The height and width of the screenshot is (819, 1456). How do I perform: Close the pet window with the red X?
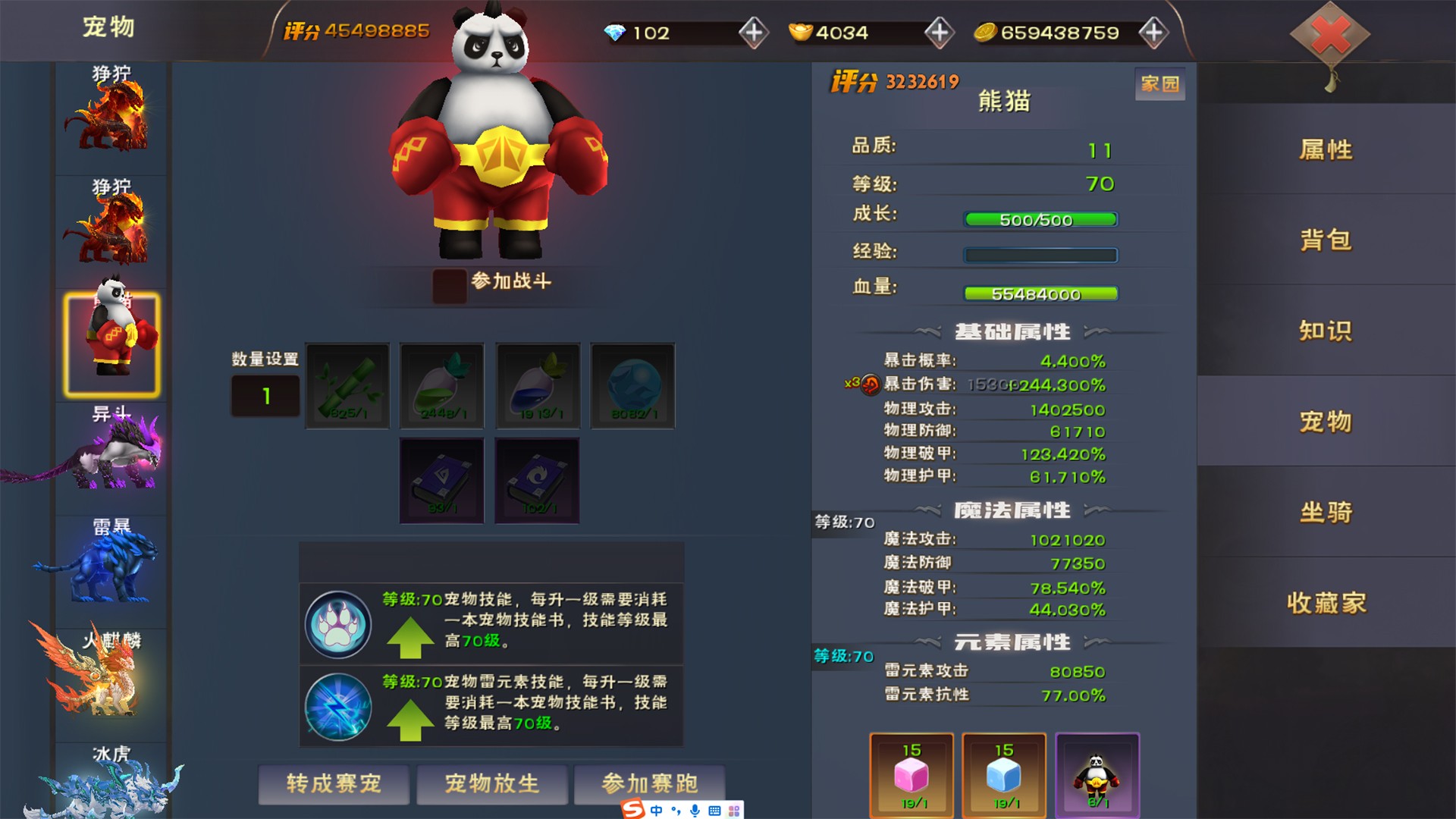tap(1330, 35)
